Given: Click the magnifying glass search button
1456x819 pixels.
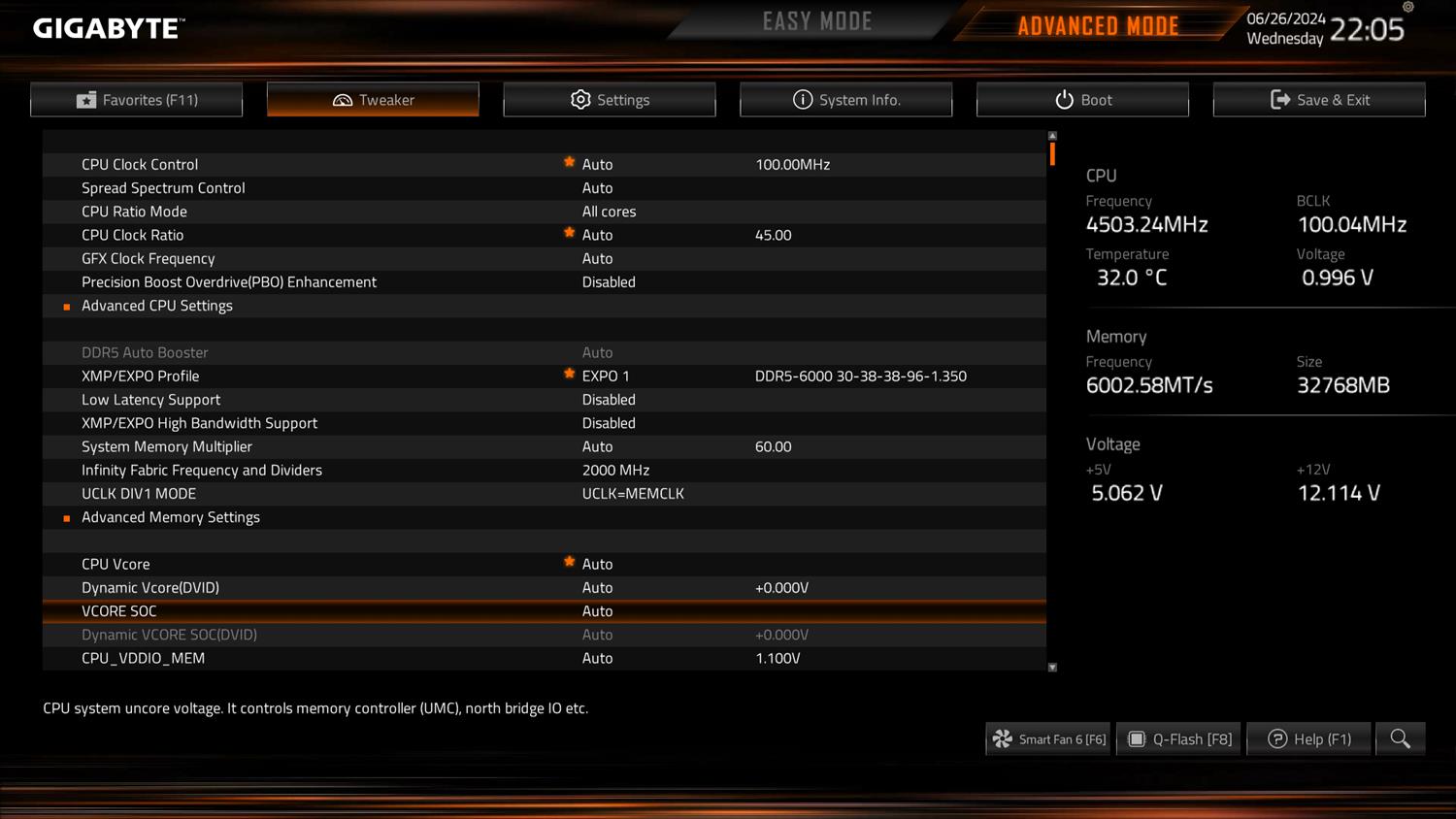Looking at the screenshot, I should (1400, 739).
